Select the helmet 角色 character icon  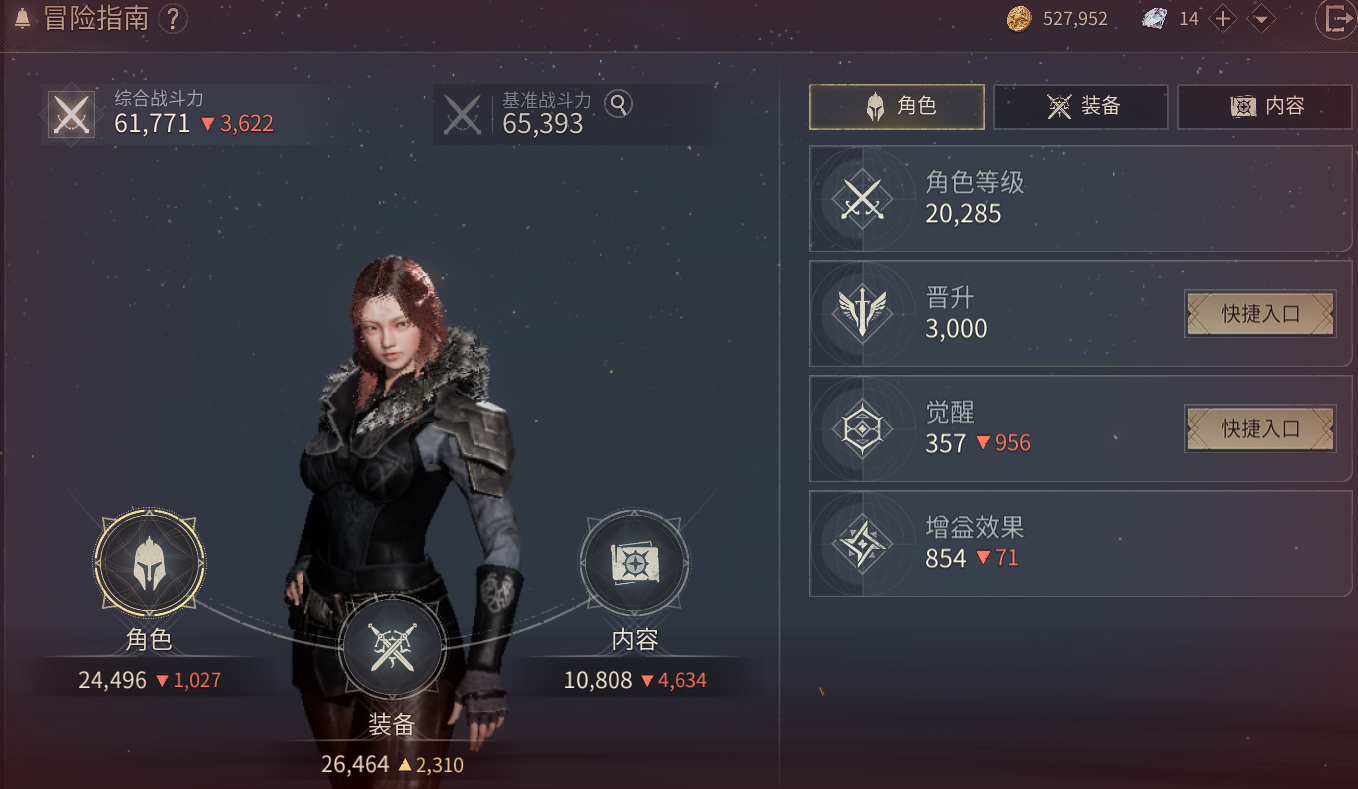click(148, 564)
